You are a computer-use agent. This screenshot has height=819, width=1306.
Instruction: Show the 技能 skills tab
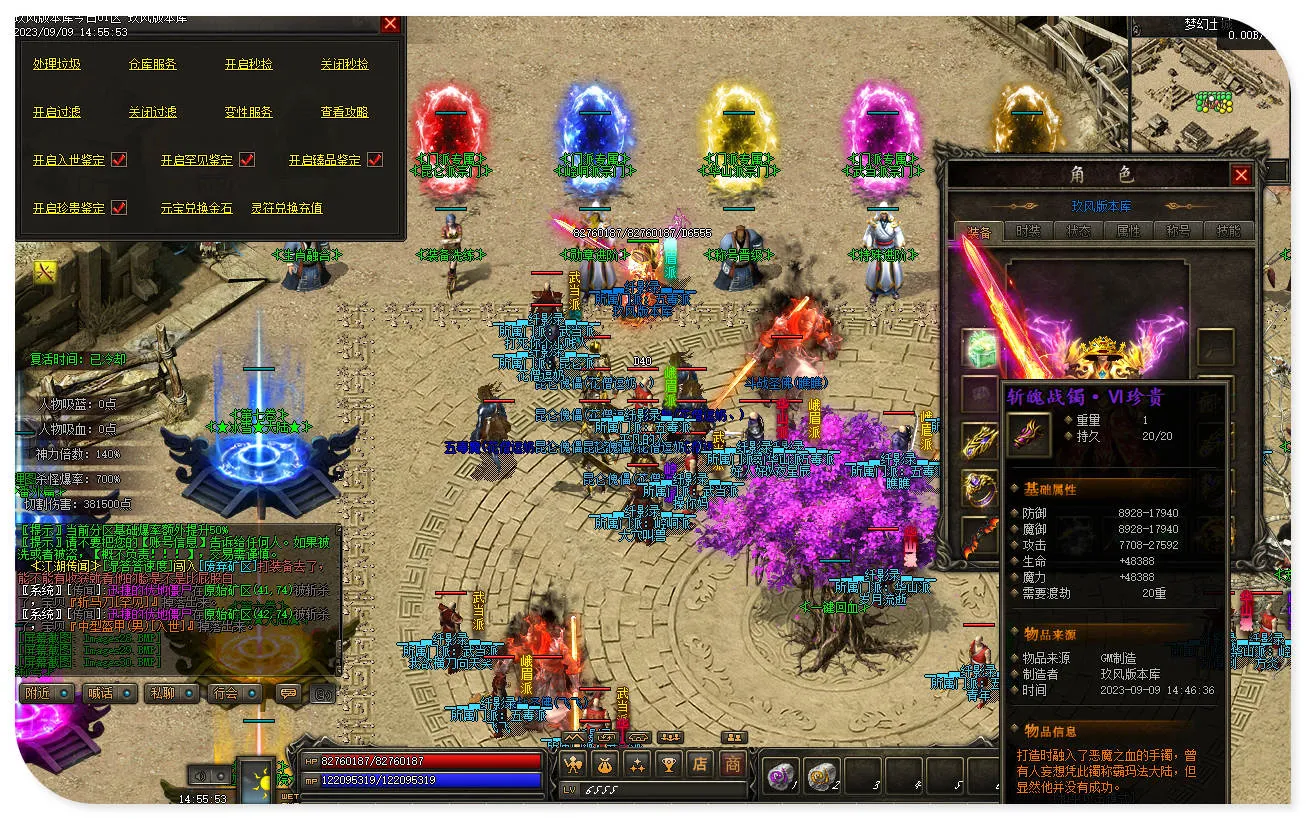point(1228,230)
